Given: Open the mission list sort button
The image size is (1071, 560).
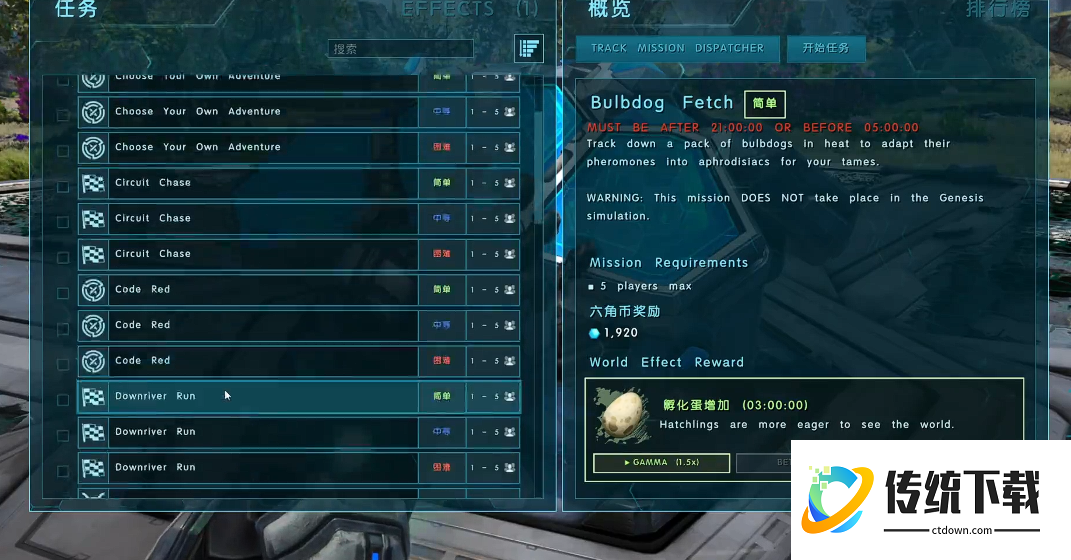Looking at the screenshot, I should (x=529, y=47).
